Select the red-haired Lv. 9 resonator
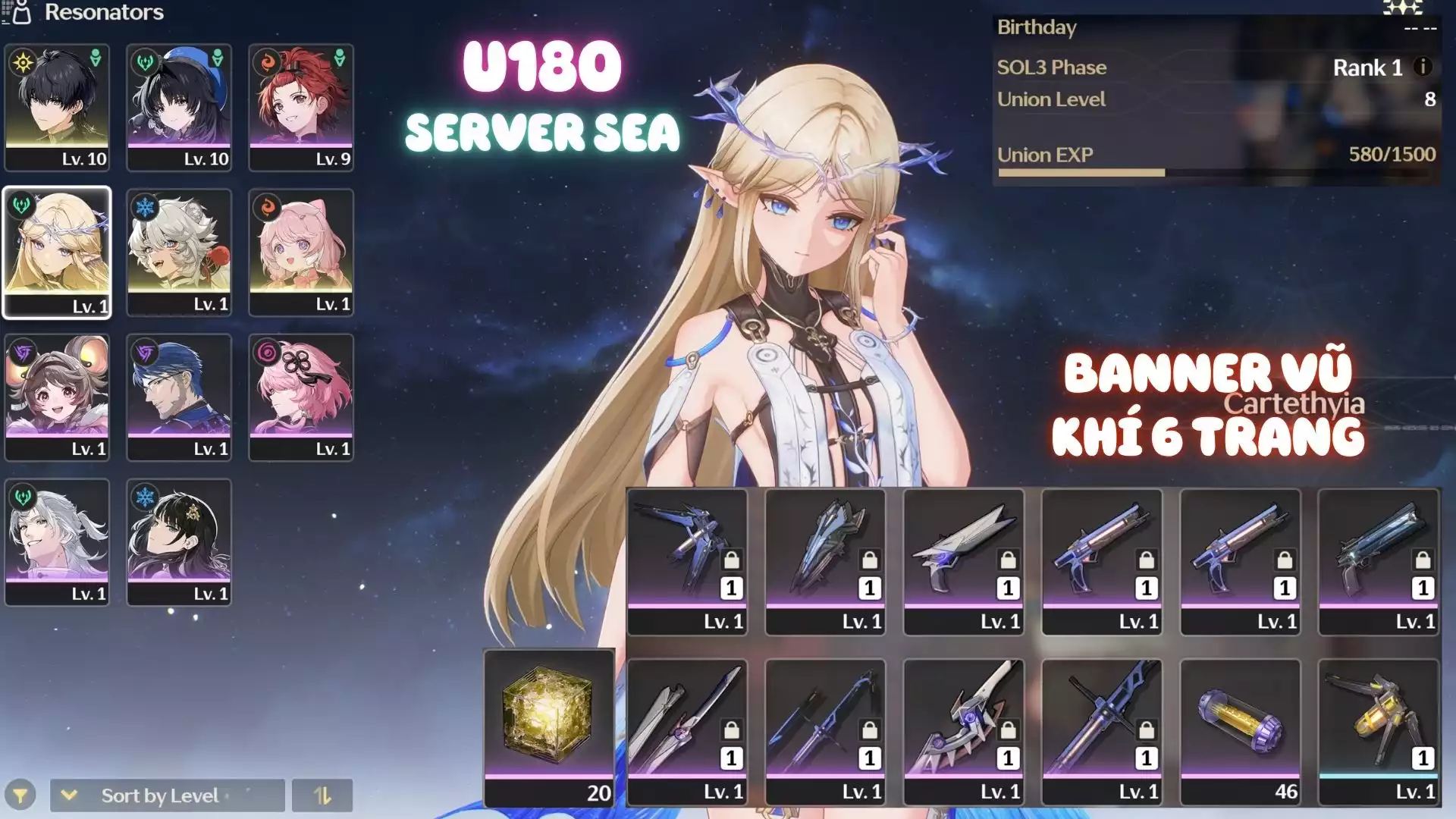 click(x=301, y=106)
